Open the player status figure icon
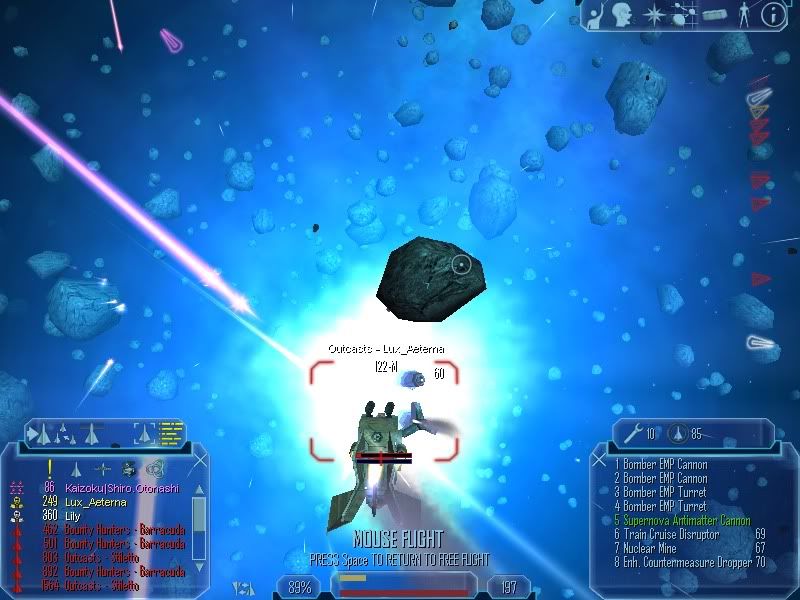 [742, 15]
